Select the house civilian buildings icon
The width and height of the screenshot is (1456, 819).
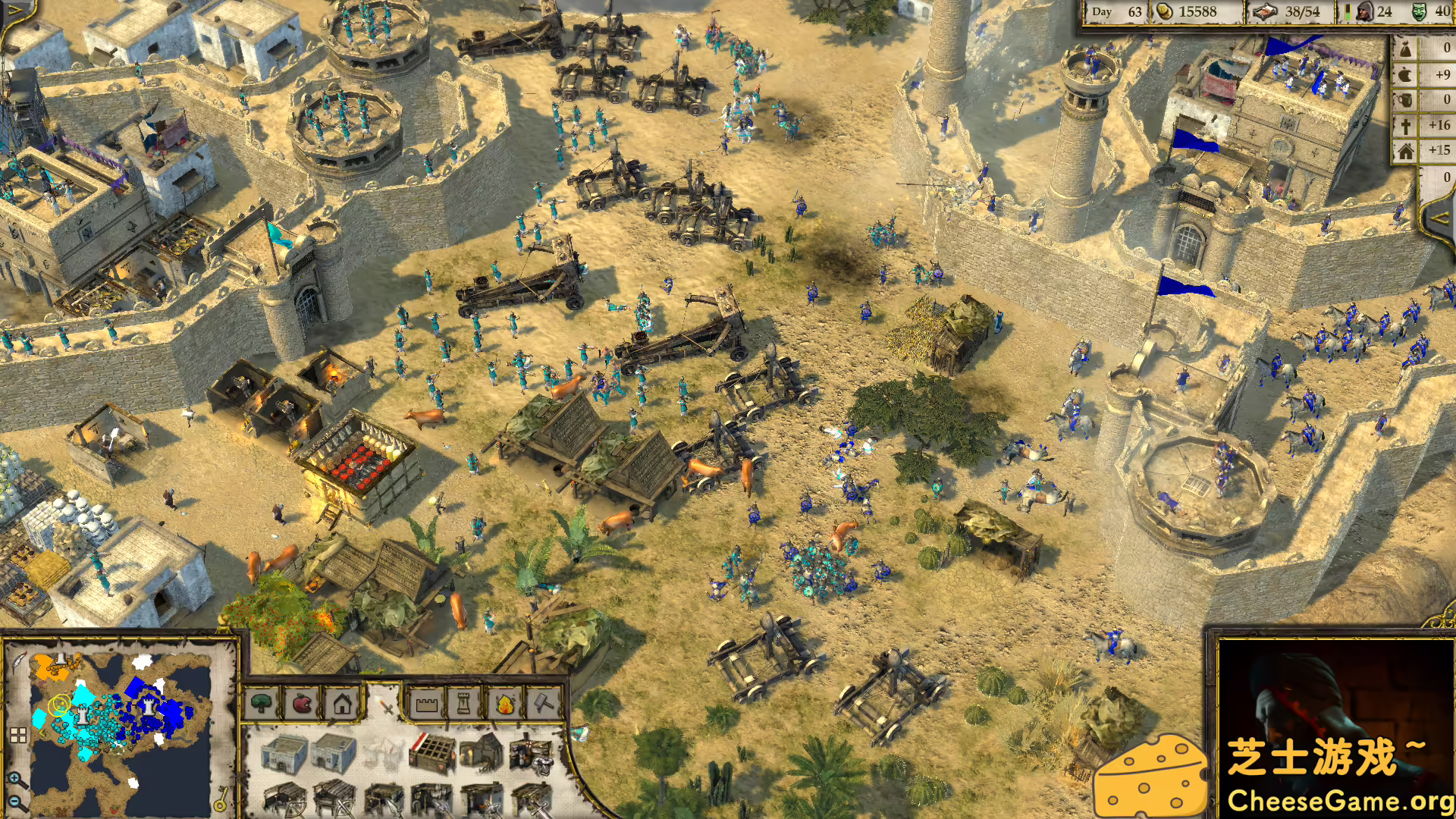click(341, 704)
